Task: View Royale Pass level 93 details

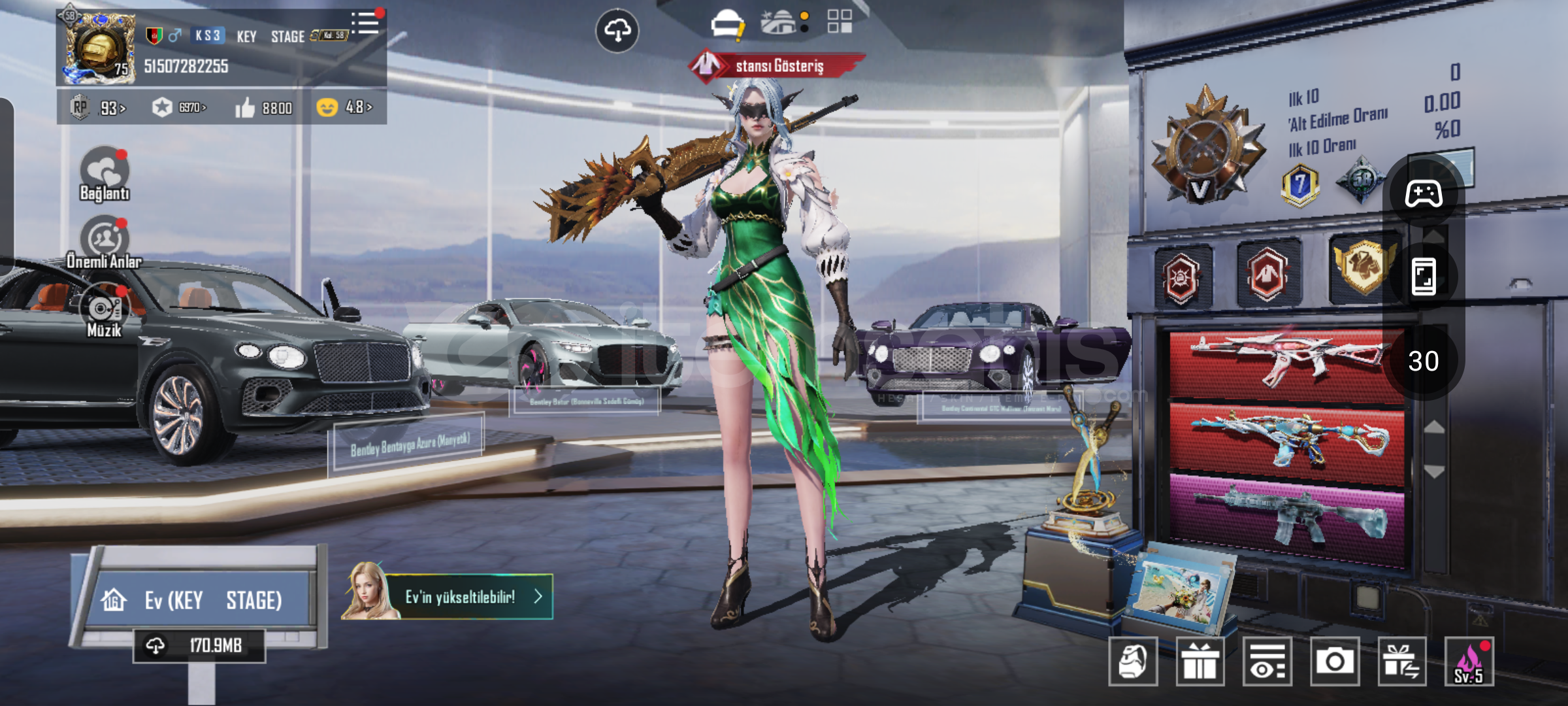Action: tap(99, 107)
